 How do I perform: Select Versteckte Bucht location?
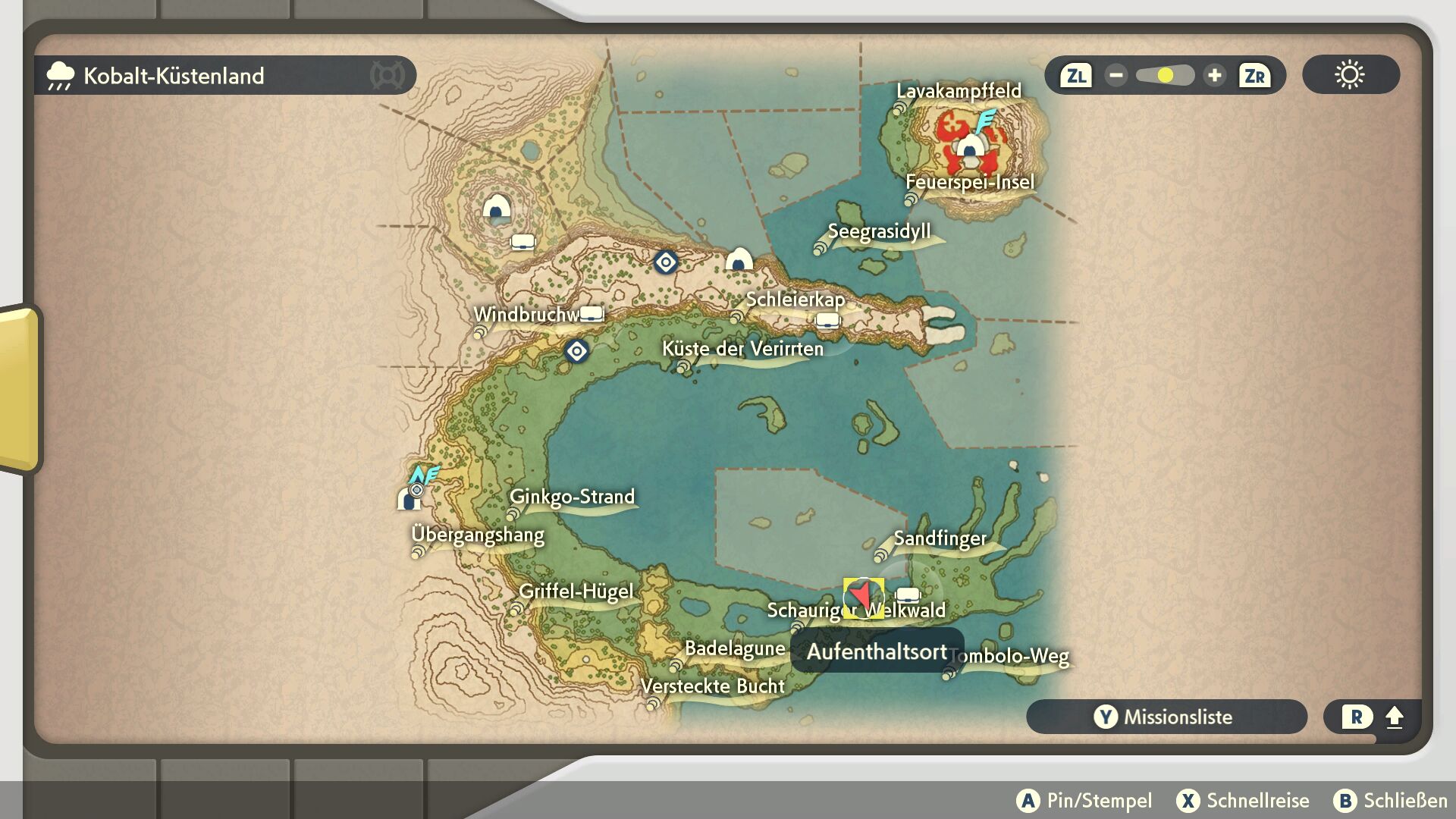click(712, 687)
